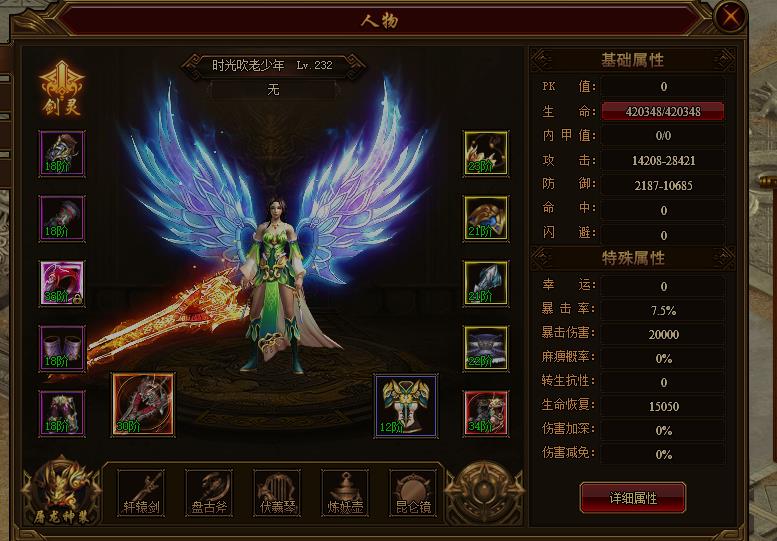Click the round bronze emblem beside 昆仑镜

483,490
